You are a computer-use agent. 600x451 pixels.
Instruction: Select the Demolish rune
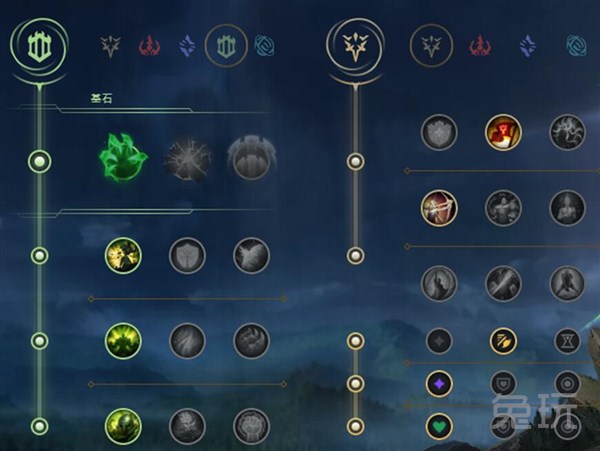click(x=123, y=256)
